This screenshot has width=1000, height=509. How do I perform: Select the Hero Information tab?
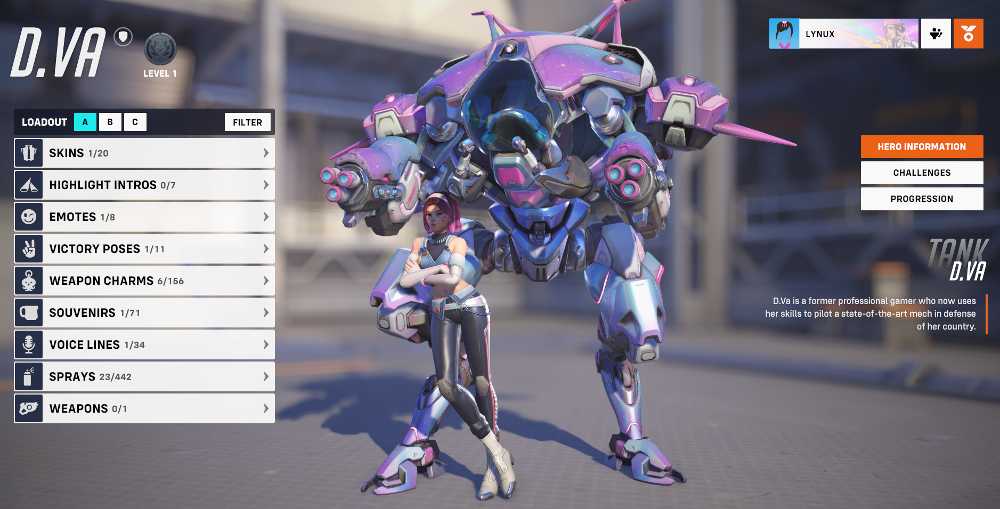point(921,147)
